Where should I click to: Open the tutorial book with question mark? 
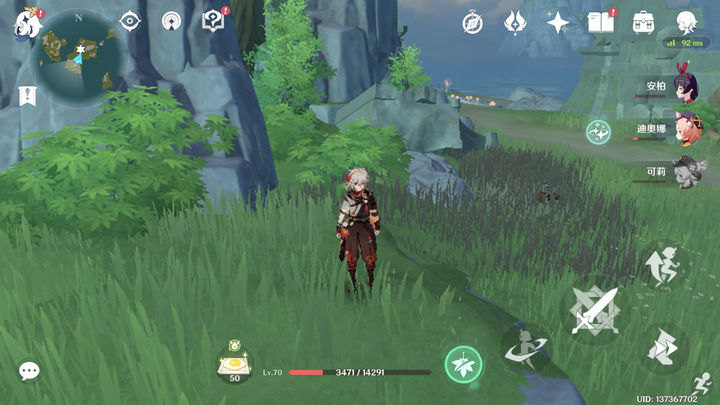tap(213, 21)
